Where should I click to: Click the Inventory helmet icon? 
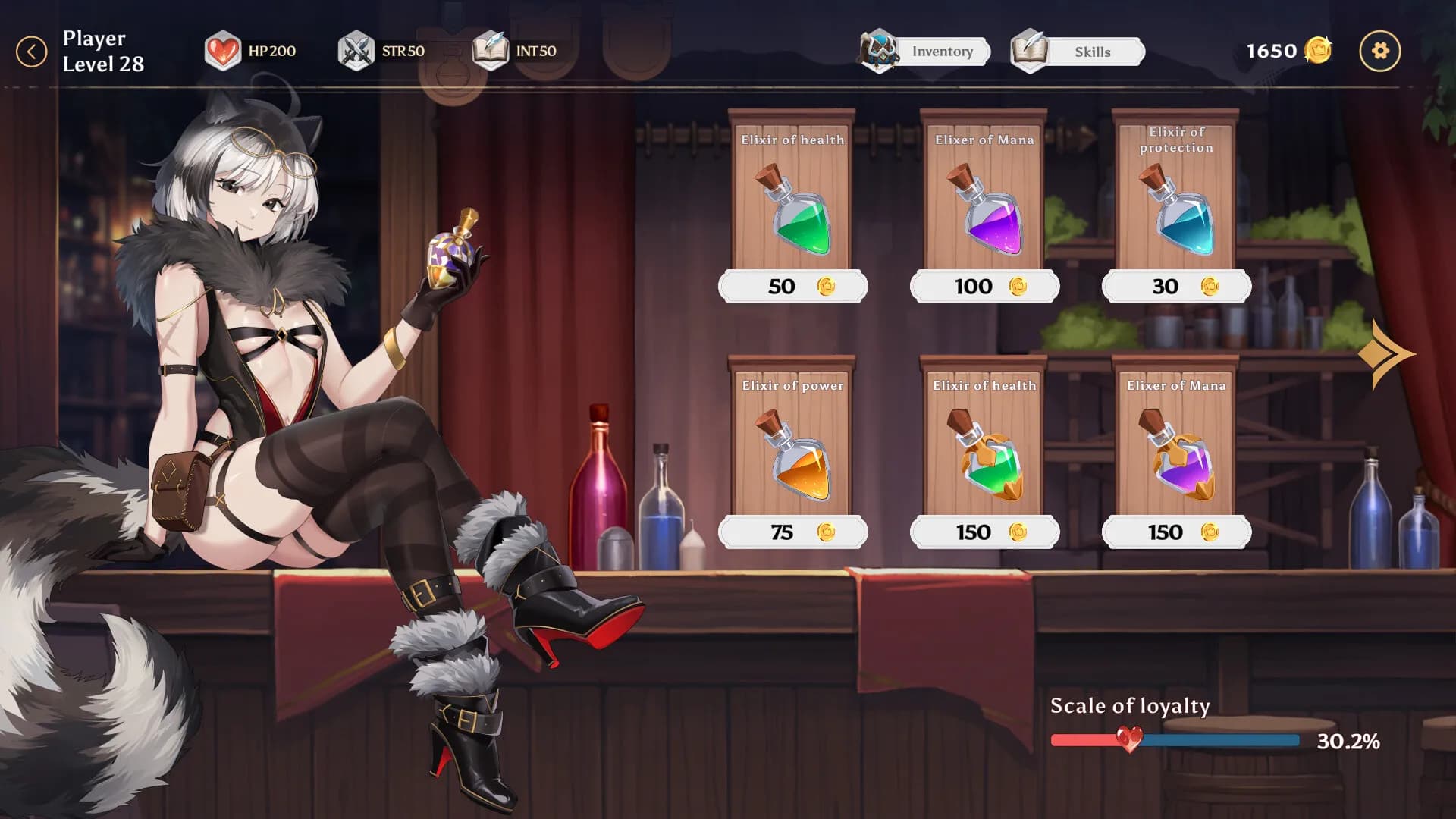click(880, 52)
